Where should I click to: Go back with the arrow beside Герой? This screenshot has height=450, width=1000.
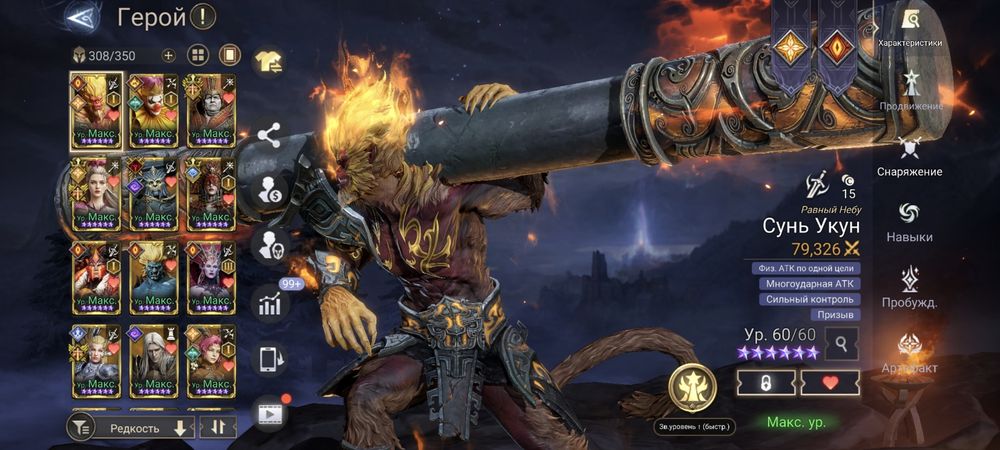82,17
